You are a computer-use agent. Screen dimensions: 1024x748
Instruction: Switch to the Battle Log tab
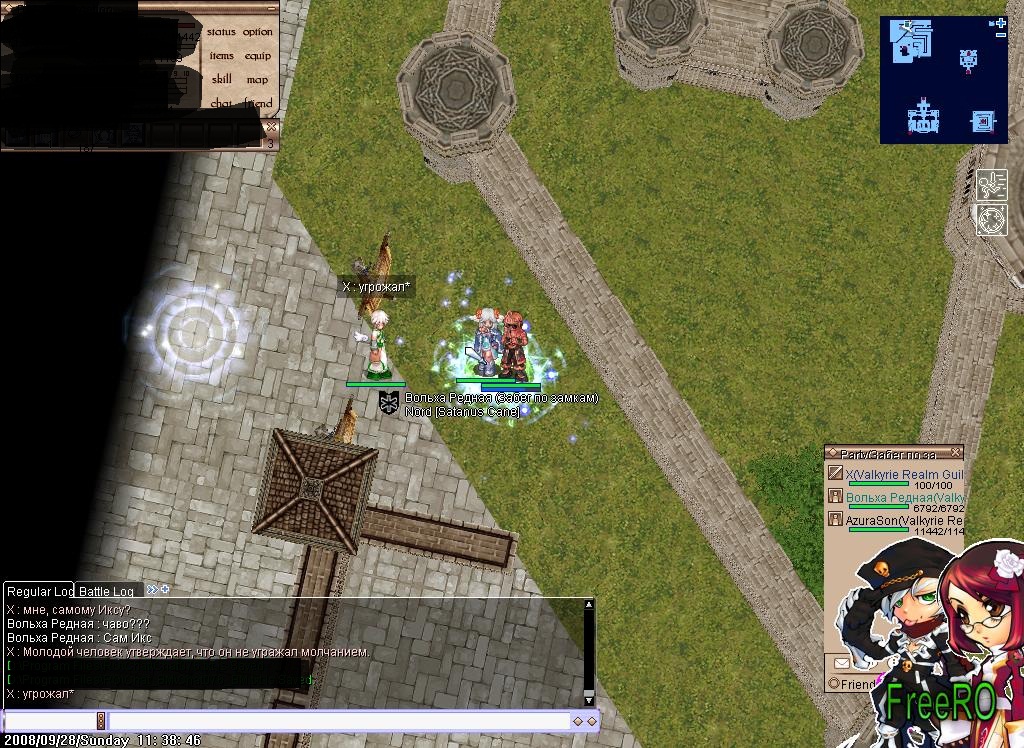(107, 591)
